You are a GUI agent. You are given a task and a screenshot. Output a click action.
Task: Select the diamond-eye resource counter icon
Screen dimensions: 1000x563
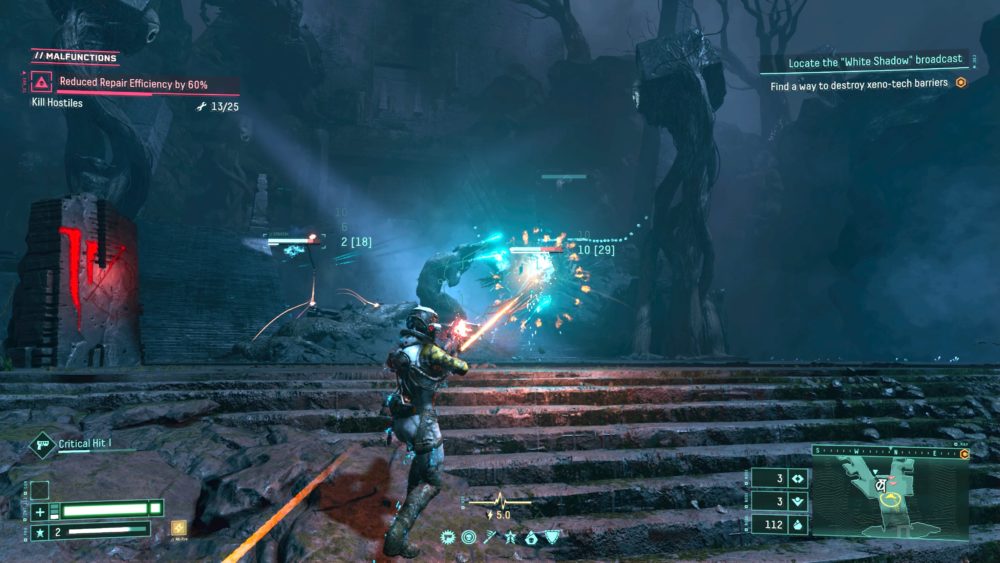tap(797, 478)
